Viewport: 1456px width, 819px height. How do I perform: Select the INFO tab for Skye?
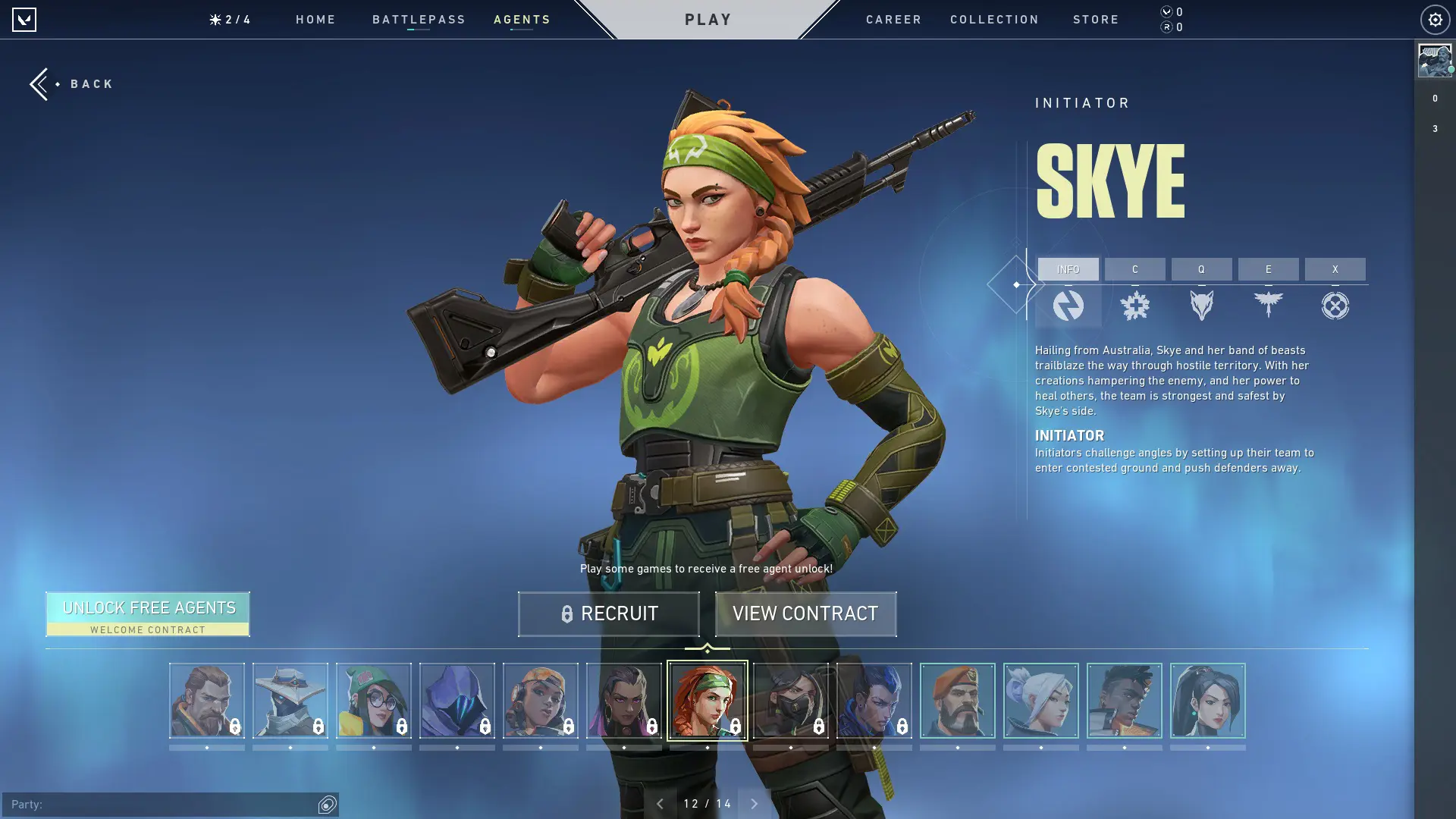[x=1069, y=269]
